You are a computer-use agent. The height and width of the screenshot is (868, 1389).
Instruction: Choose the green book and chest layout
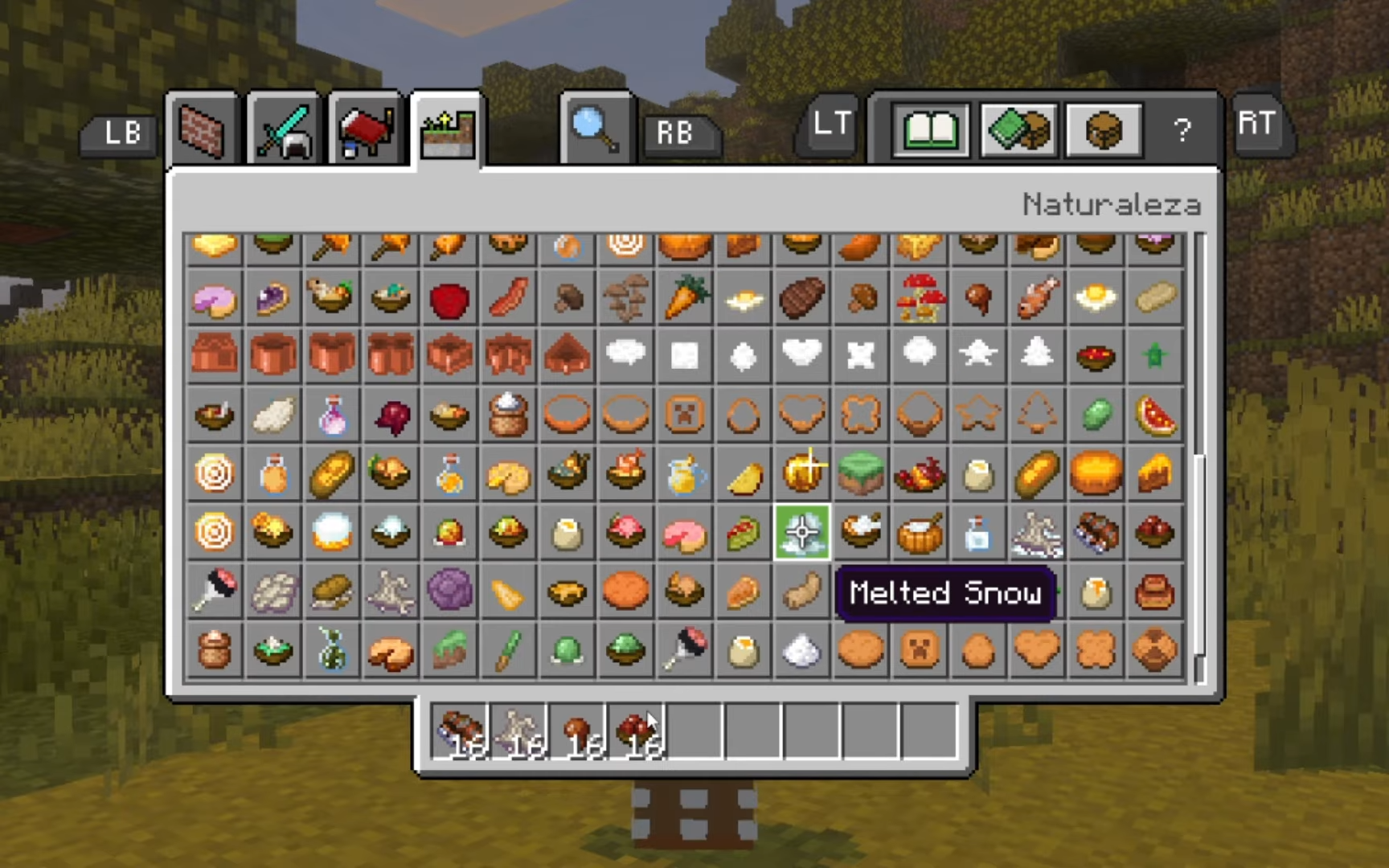pyautogui.click(x=1018, y=130)
